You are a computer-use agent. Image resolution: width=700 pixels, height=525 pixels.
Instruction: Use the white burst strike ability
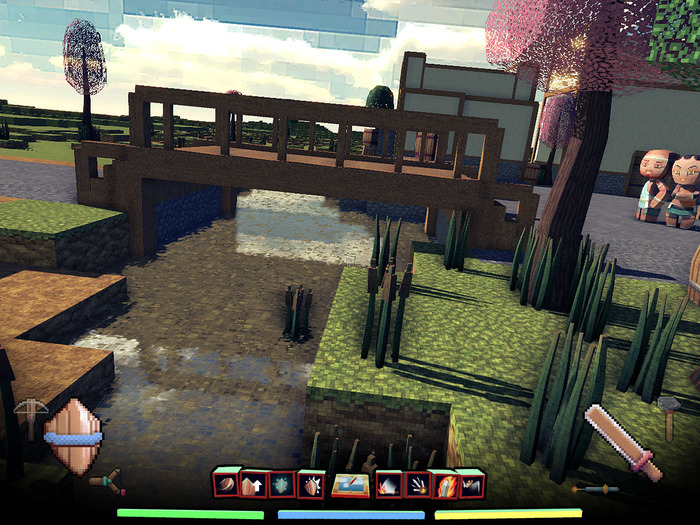(417, 485)
